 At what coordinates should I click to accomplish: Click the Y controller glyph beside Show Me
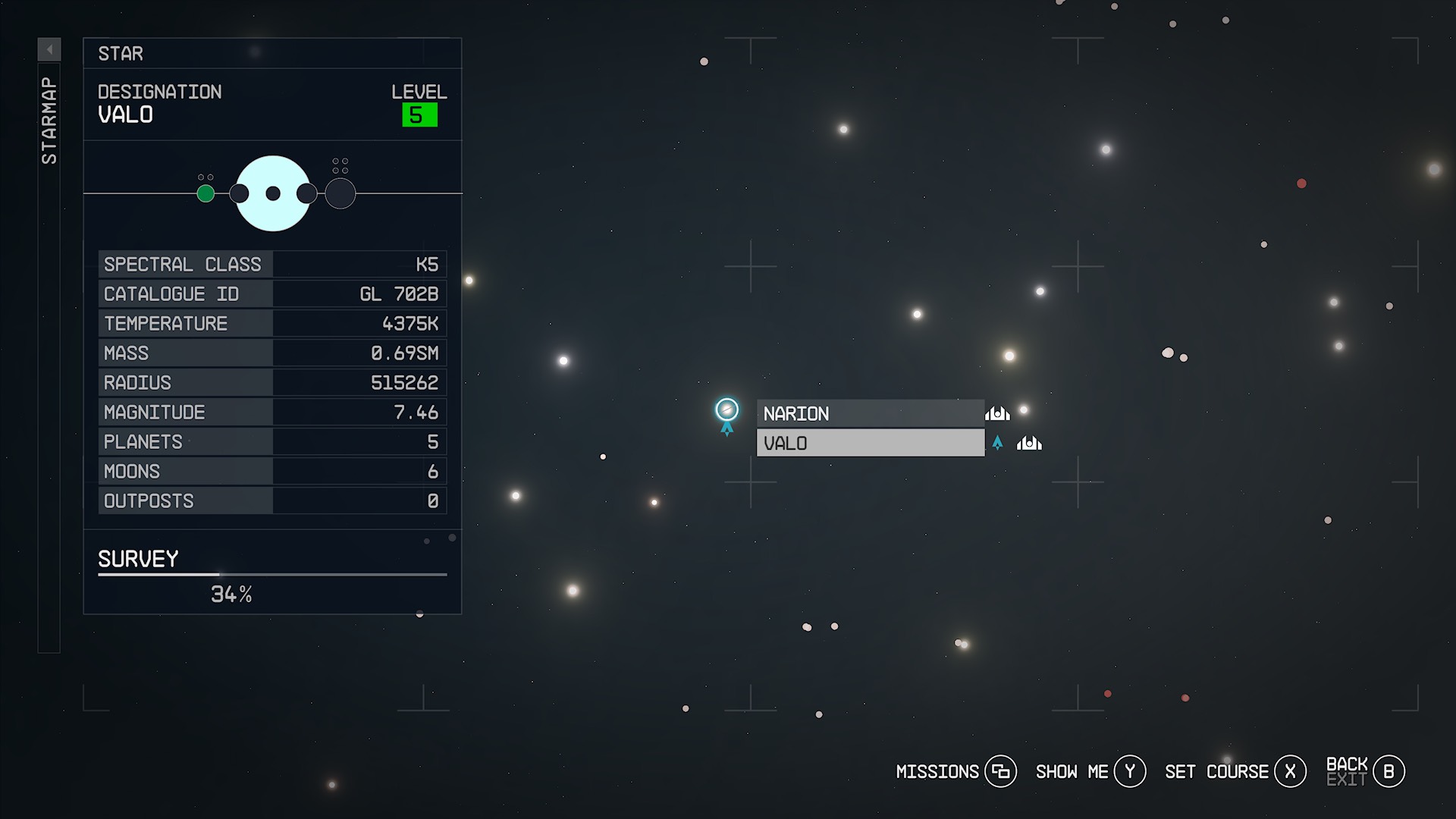pyautogui.click(x=1129, y=770)
